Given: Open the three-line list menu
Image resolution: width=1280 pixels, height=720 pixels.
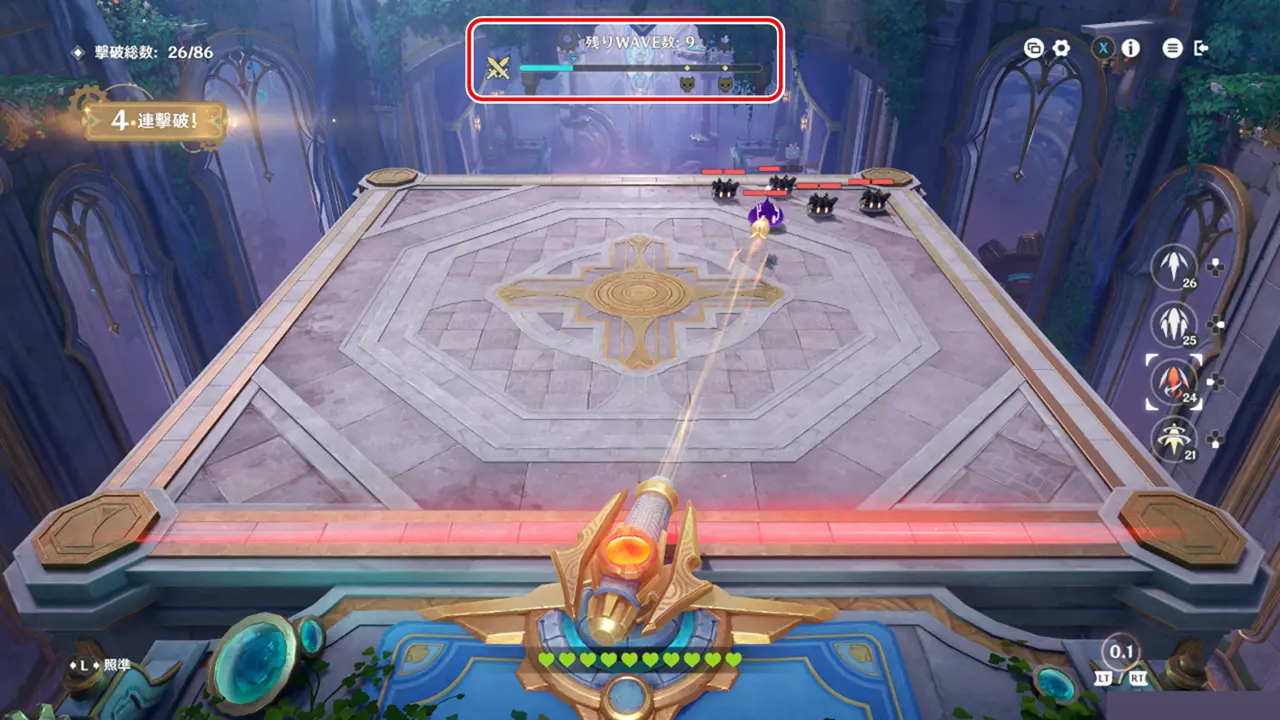Looking at the screenshot, I should click(x=1173, y=48).
